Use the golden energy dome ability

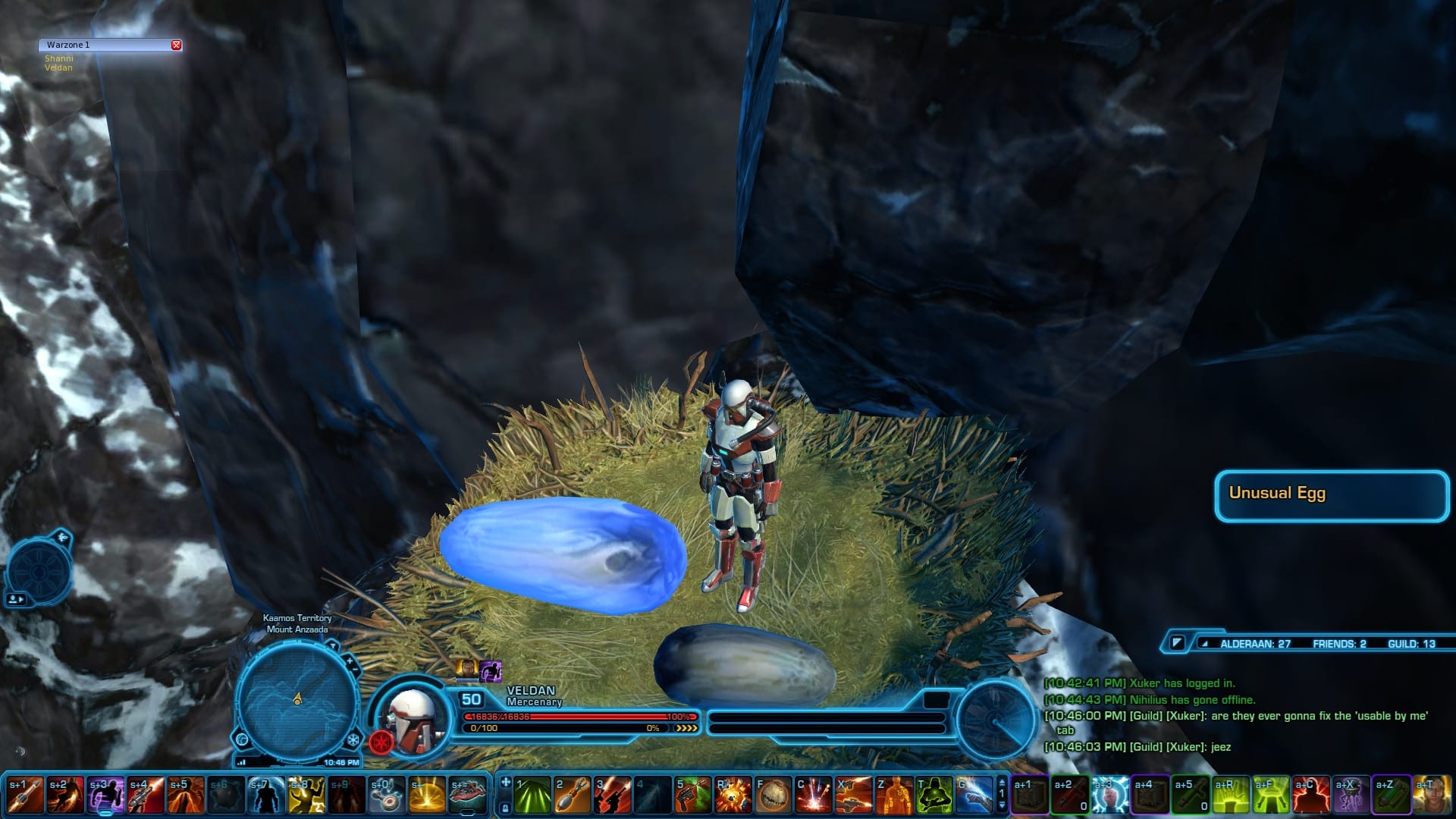coord(427,795)
